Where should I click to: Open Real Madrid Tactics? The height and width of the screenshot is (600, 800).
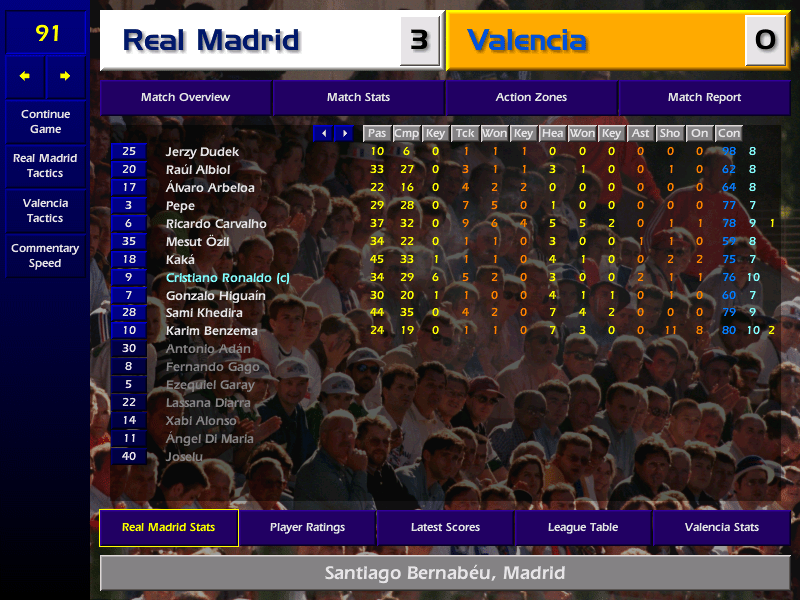45,166
